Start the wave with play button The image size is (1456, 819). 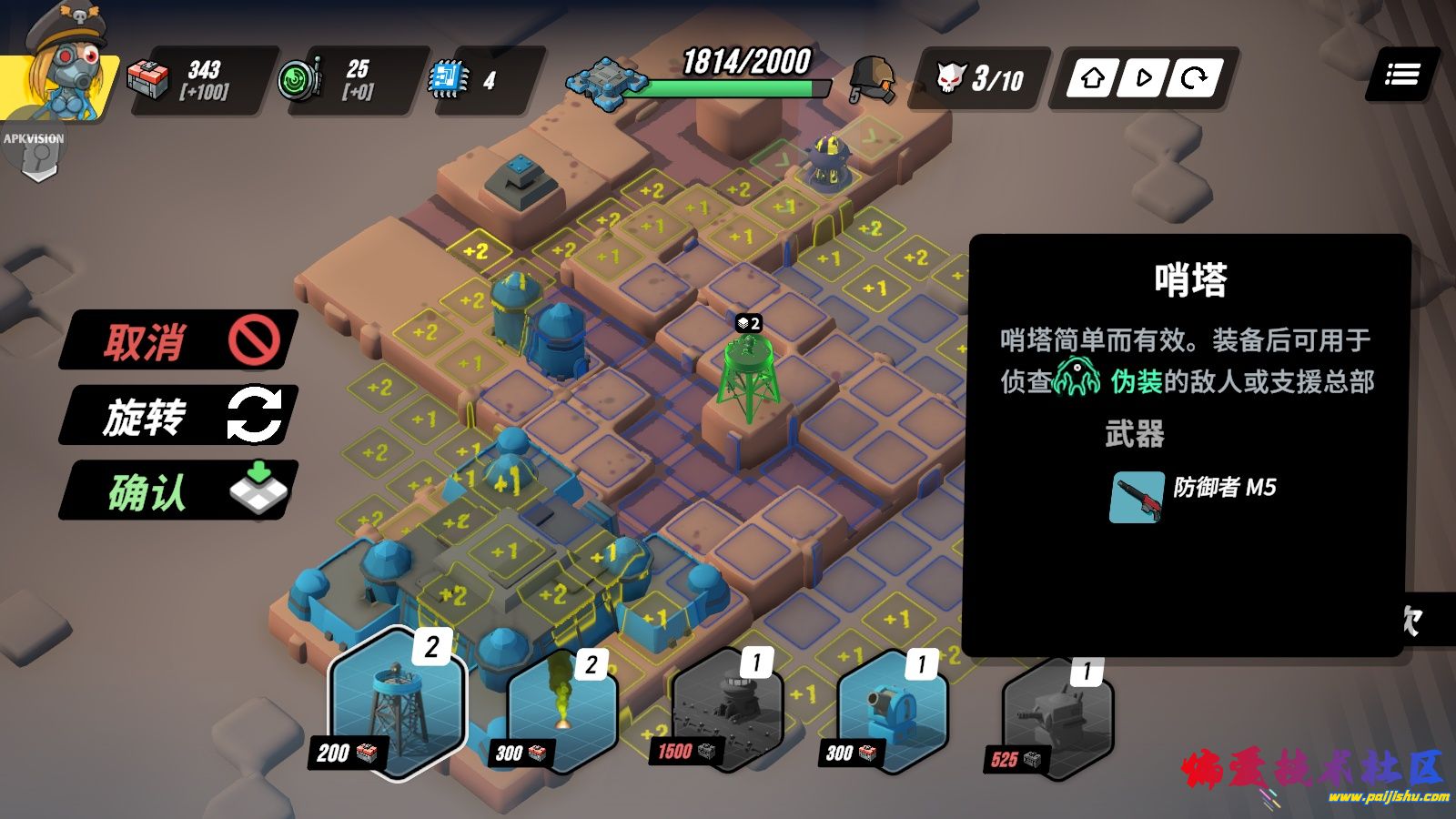tap(1143, 78)
